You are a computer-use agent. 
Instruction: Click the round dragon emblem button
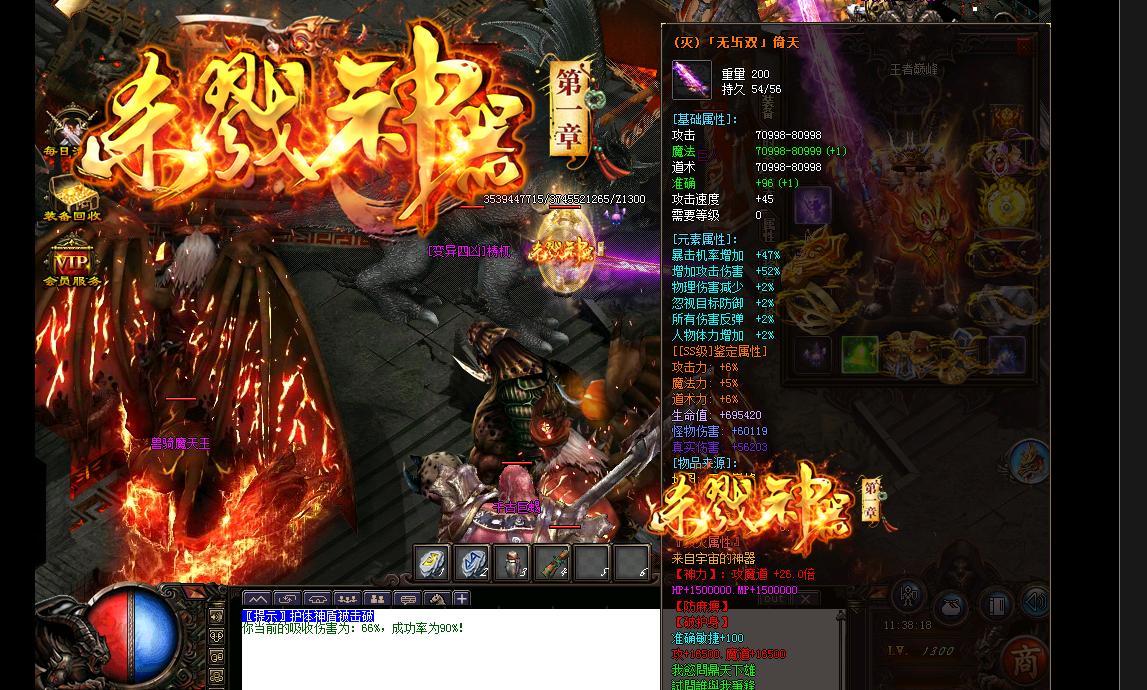click(1029, 463)
